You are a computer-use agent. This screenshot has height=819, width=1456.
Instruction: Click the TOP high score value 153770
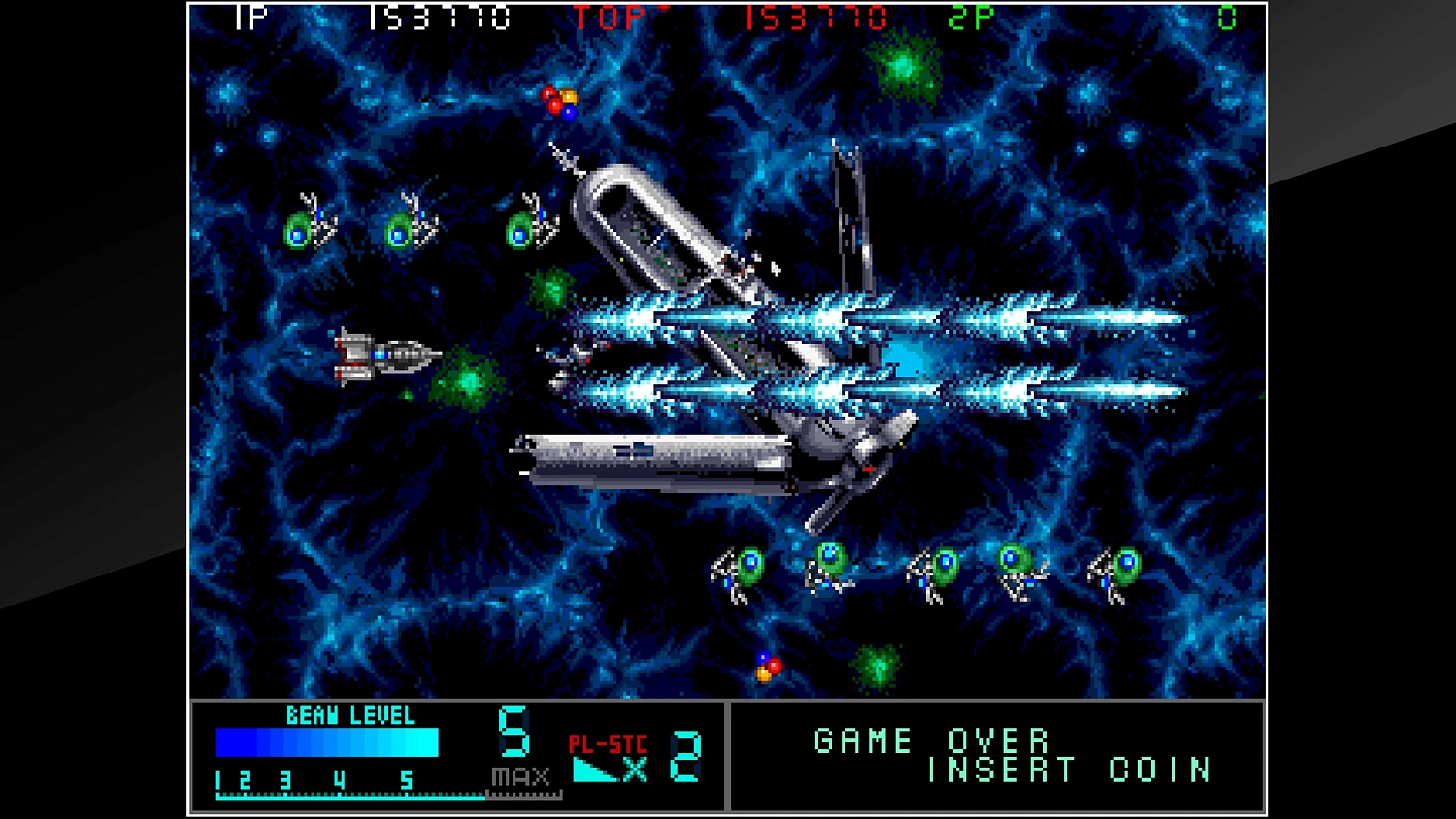(815, 17)
